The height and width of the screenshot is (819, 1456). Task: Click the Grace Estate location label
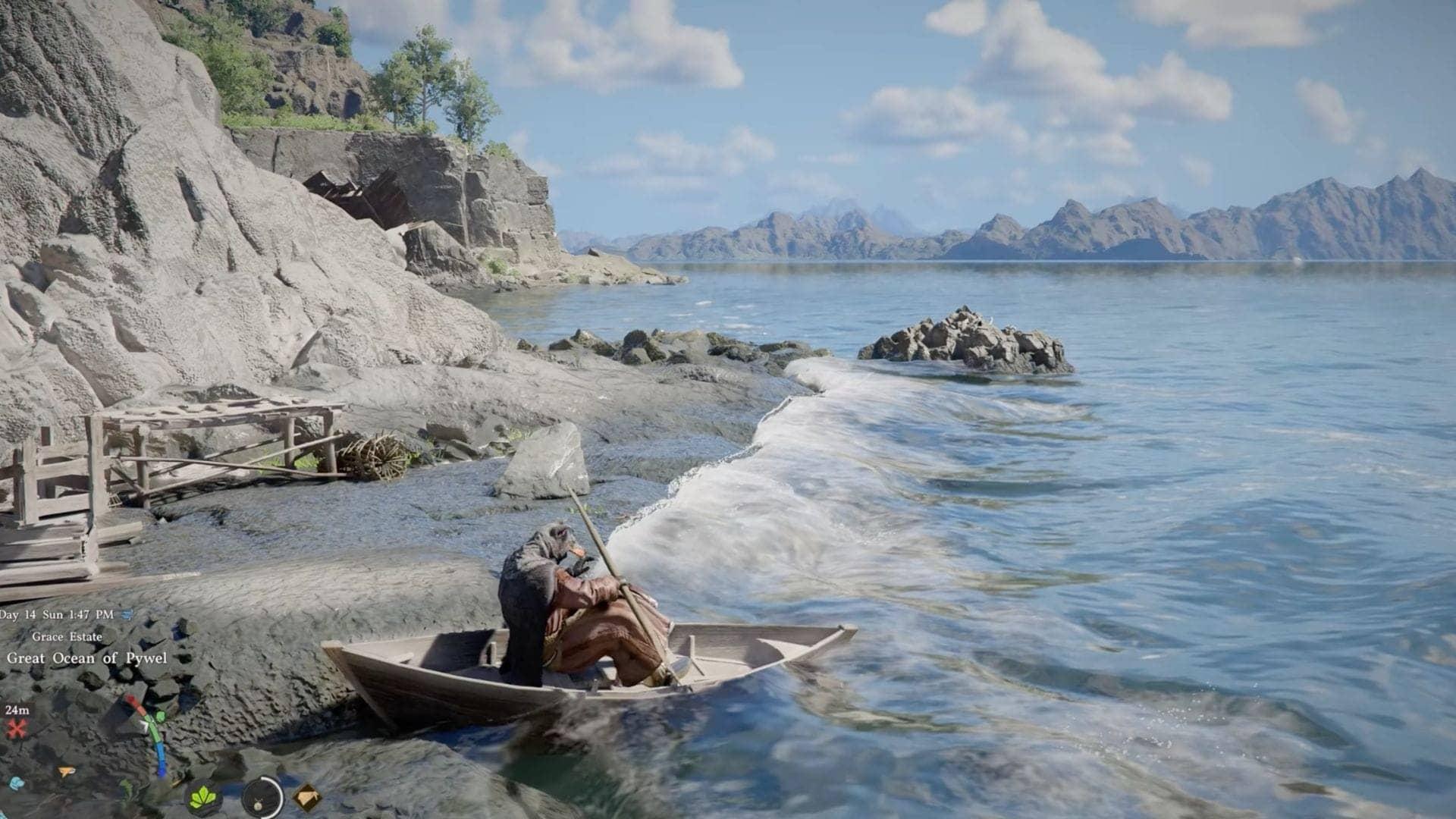pos(67,636)
